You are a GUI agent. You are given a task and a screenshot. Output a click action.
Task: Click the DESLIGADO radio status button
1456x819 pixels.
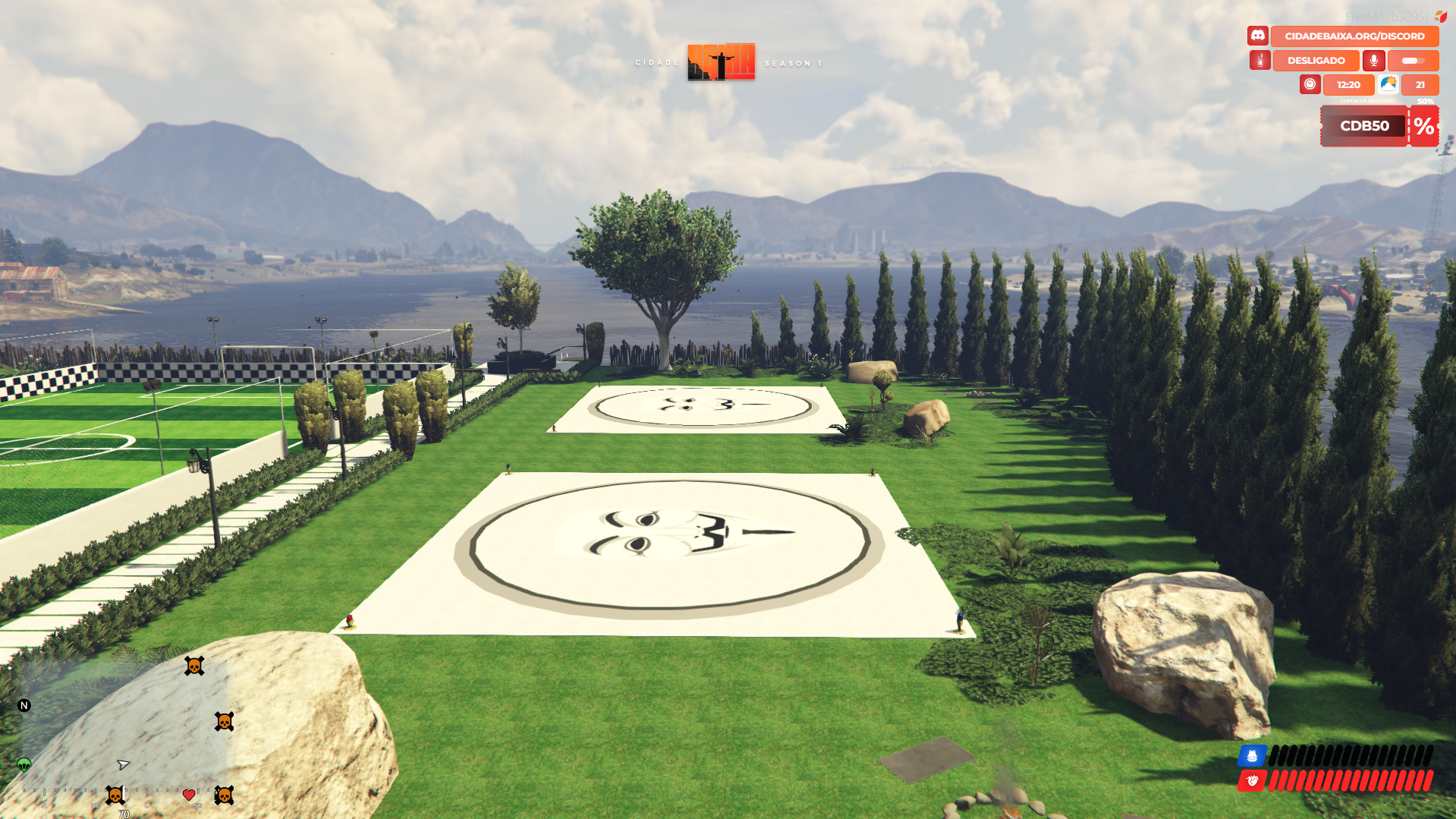[x=1316, y=60]
